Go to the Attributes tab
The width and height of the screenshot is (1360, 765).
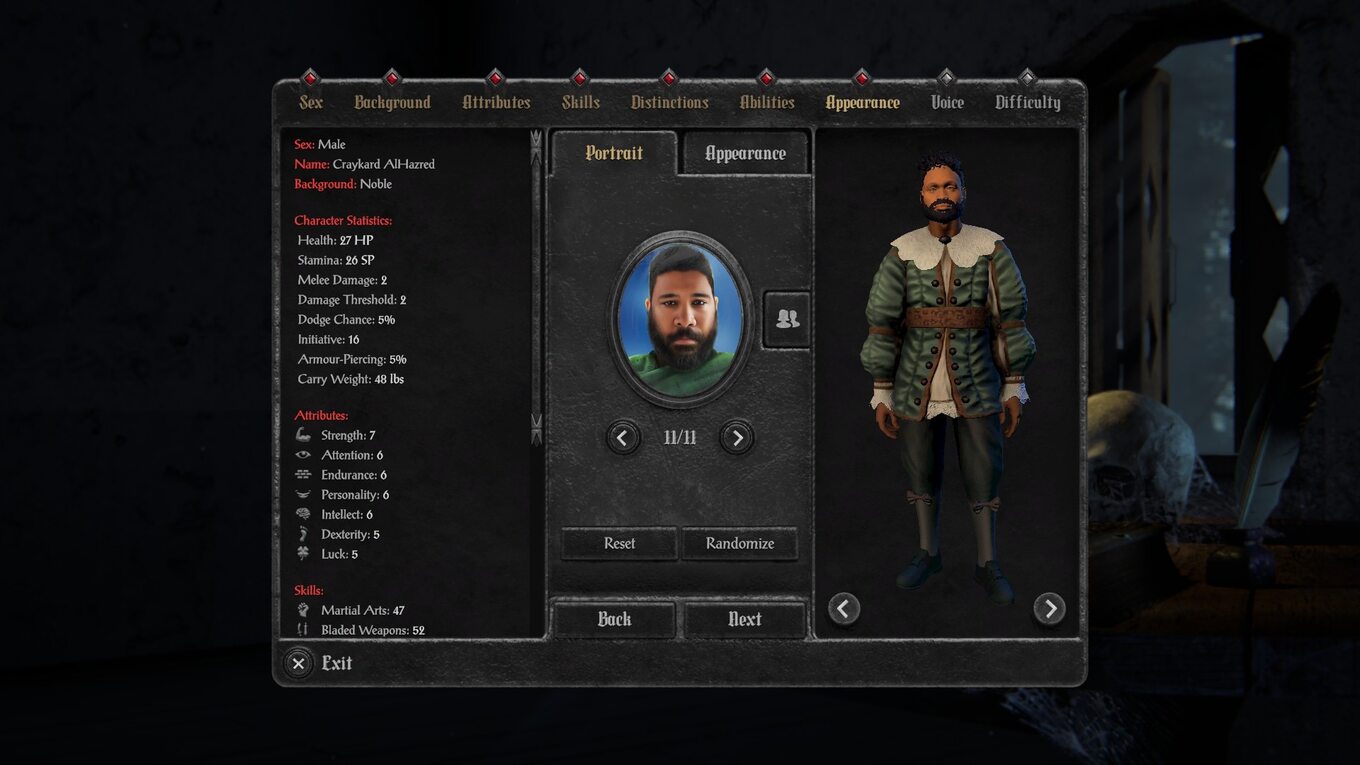click(x=496, y=102)
